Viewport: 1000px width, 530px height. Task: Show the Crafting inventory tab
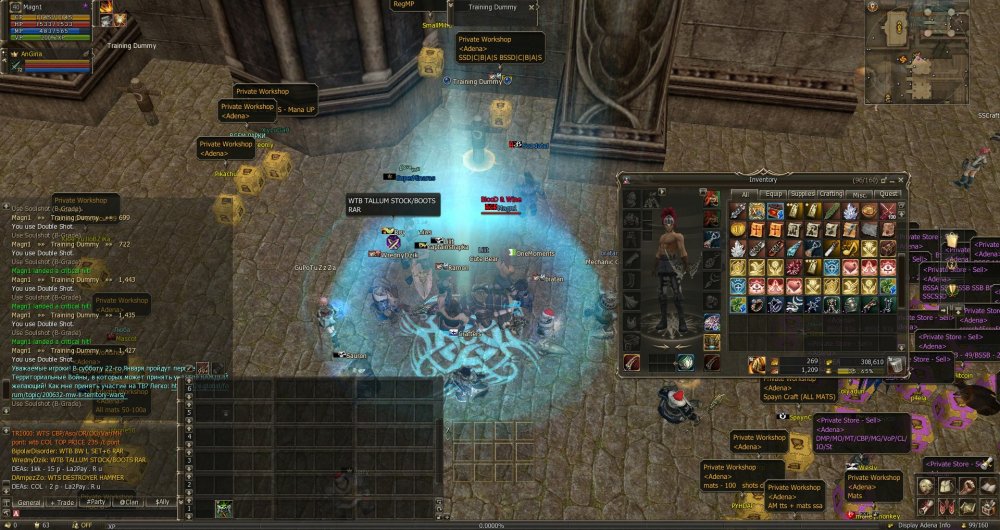click(831, 194)
